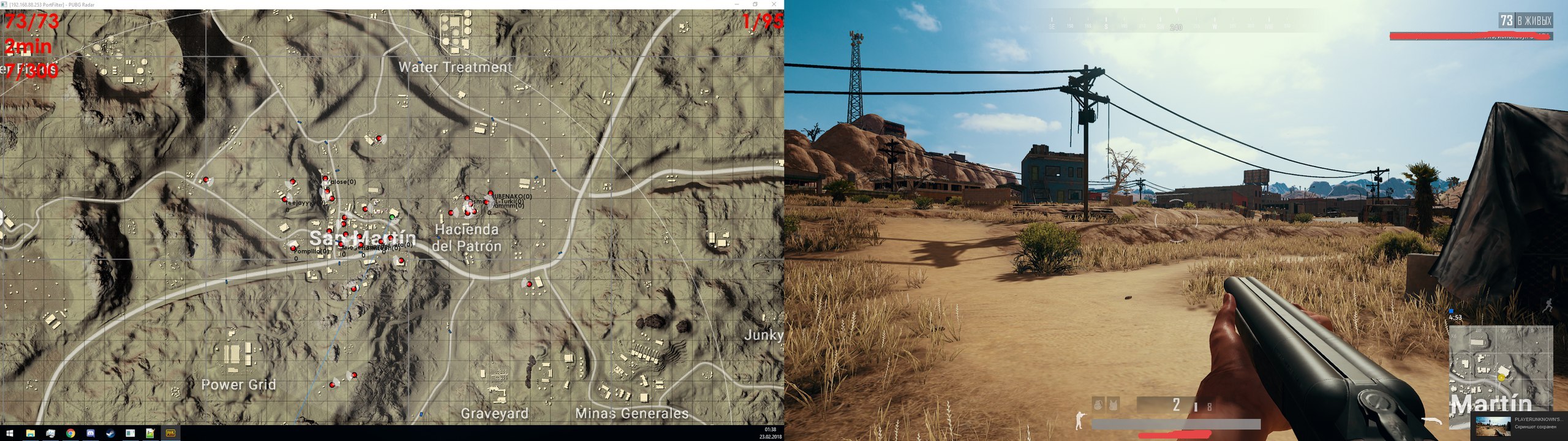Screen dimensions: 1568x441
Task: Click UBENAKO's enemy marker near Hacienda del Patrón
Action: [490, 193]
